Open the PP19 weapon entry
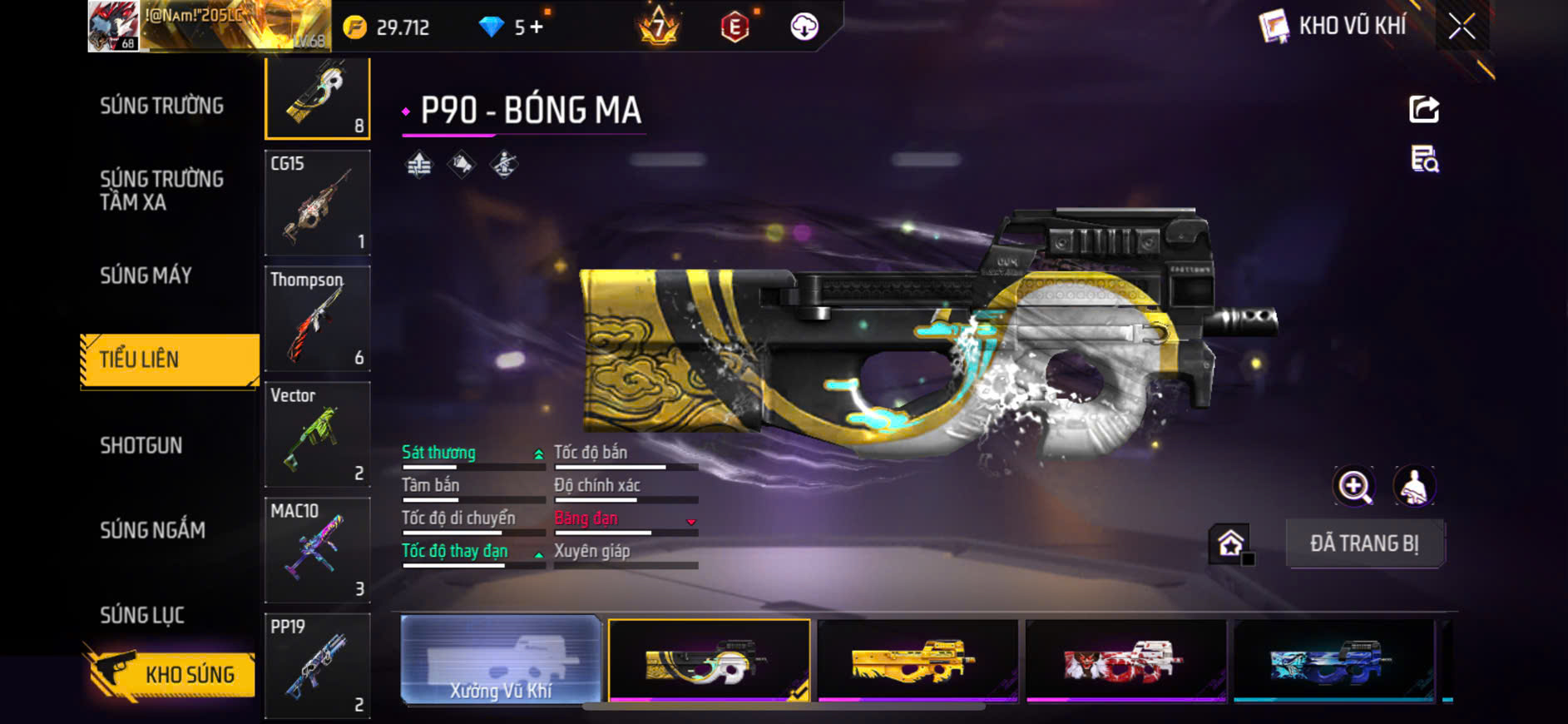 [x=317, y=665]
